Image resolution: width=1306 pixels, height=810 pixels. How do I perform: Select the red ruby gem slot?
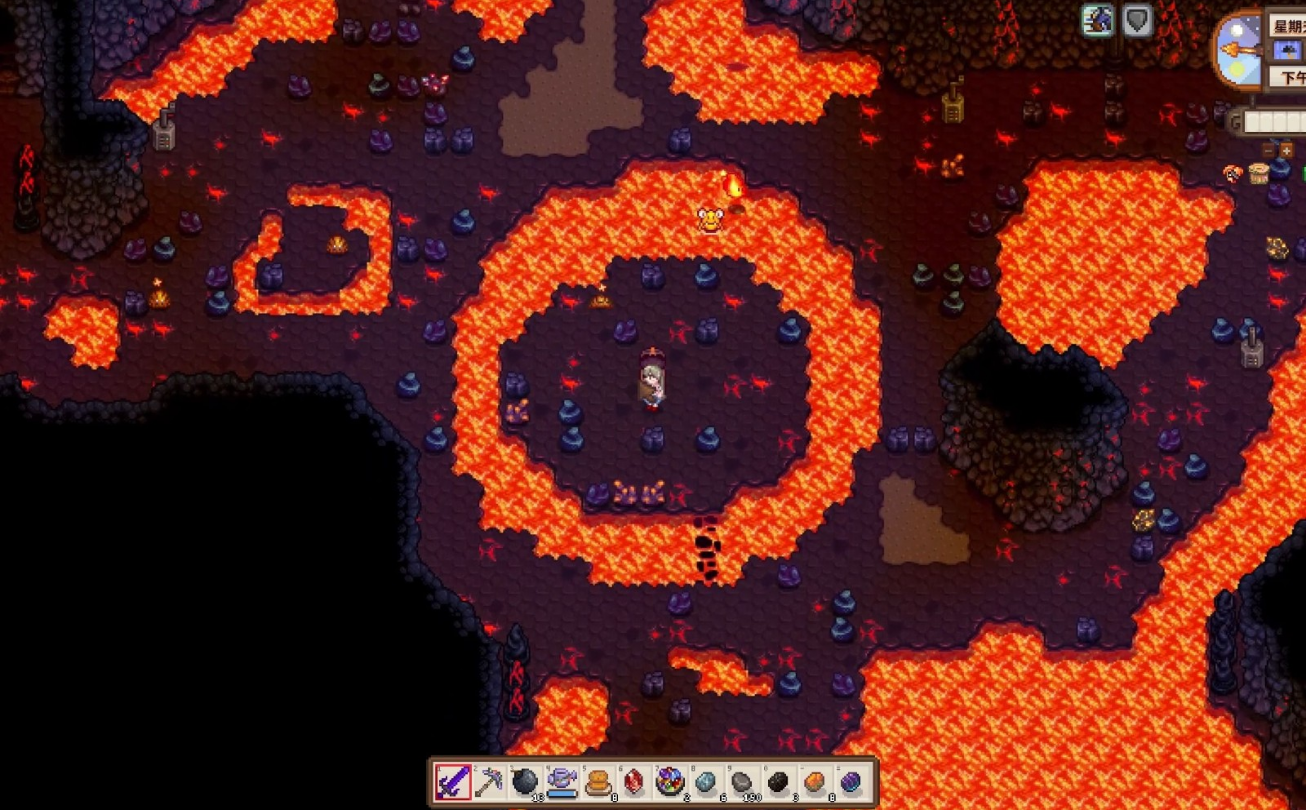point(634,781)
